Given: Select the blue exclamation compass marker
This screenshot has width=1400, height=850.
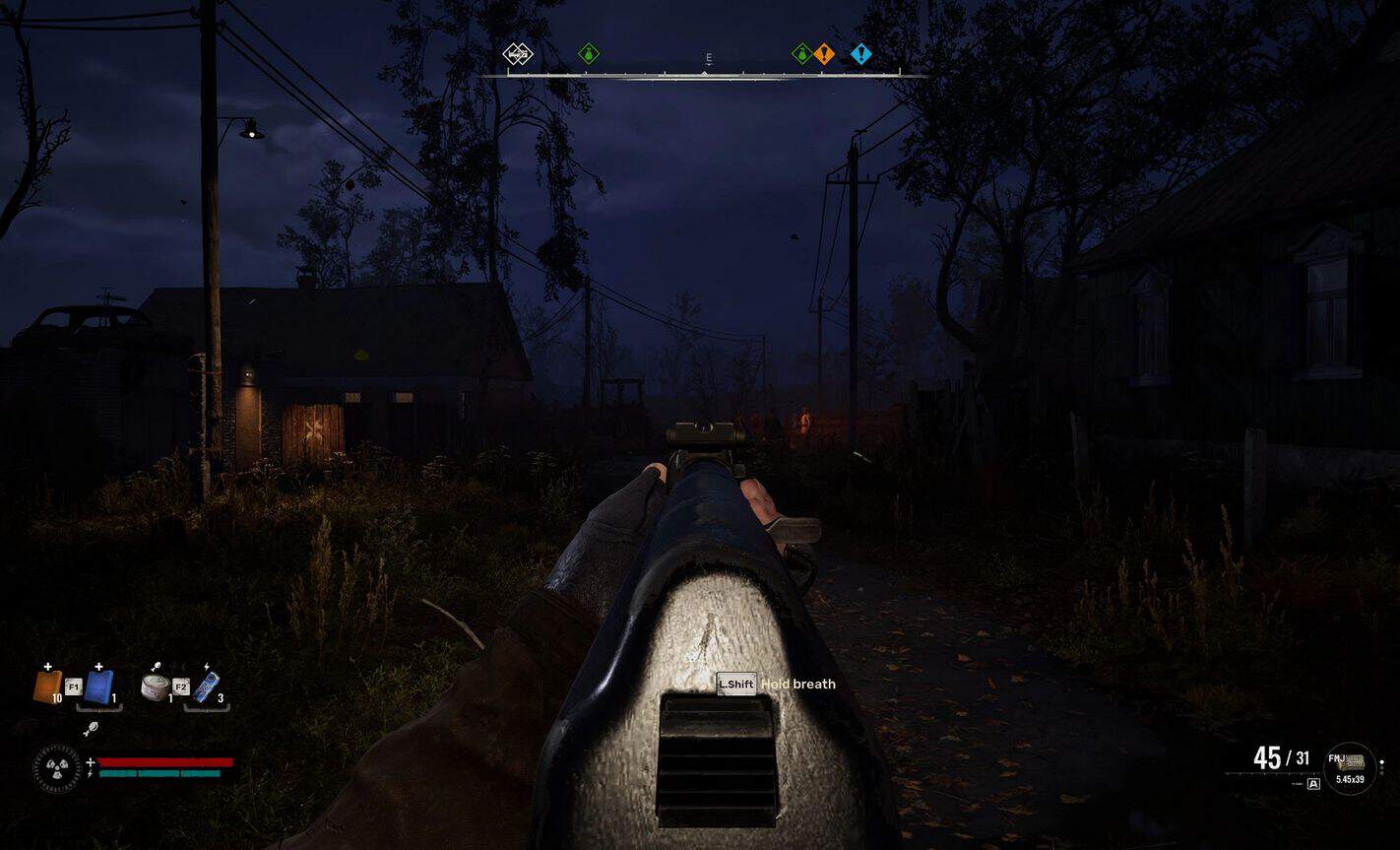Looking at the screenshot, I should coord(861,54).
